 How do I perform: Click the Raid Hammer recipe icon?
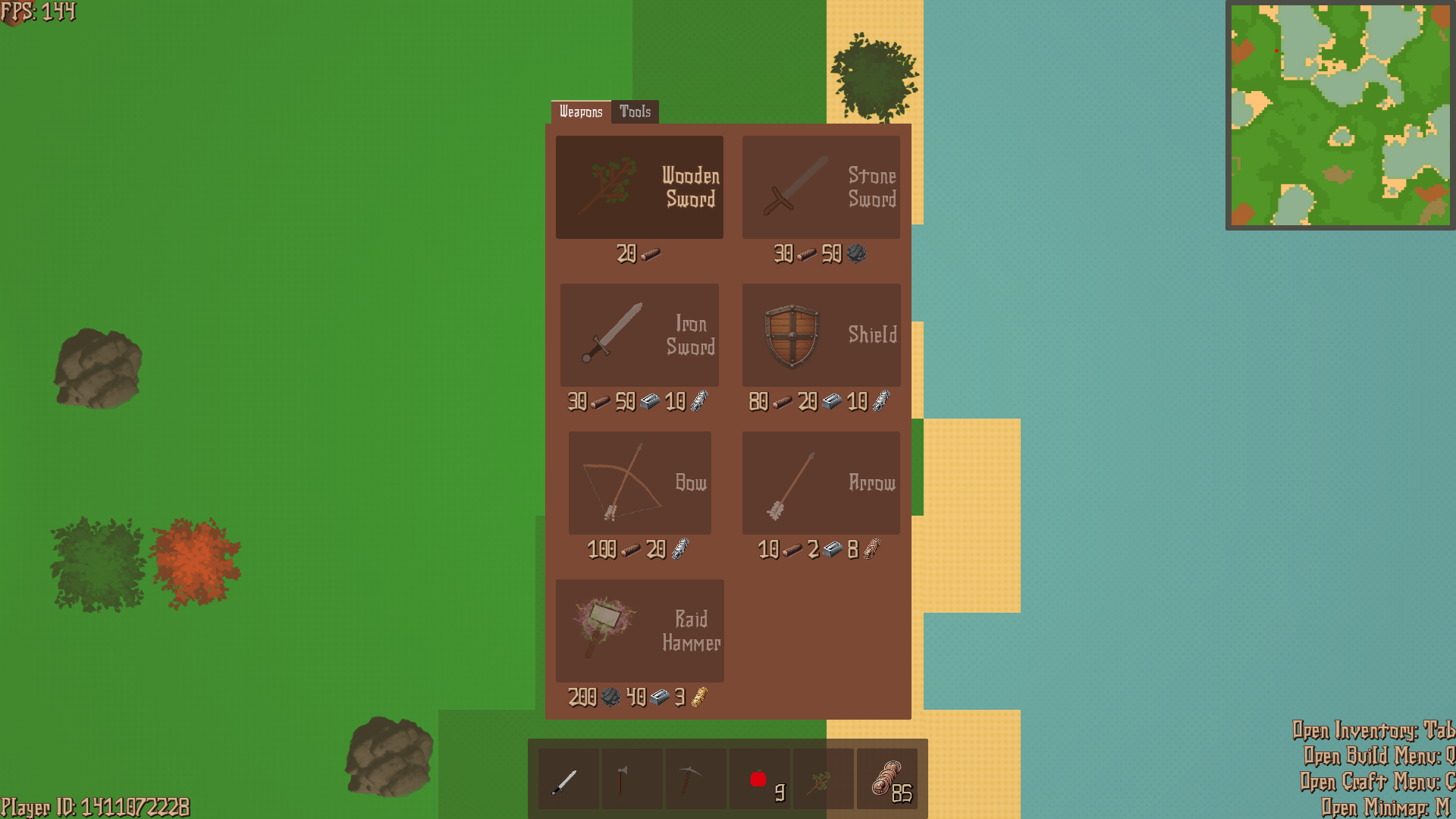(639, 630)
